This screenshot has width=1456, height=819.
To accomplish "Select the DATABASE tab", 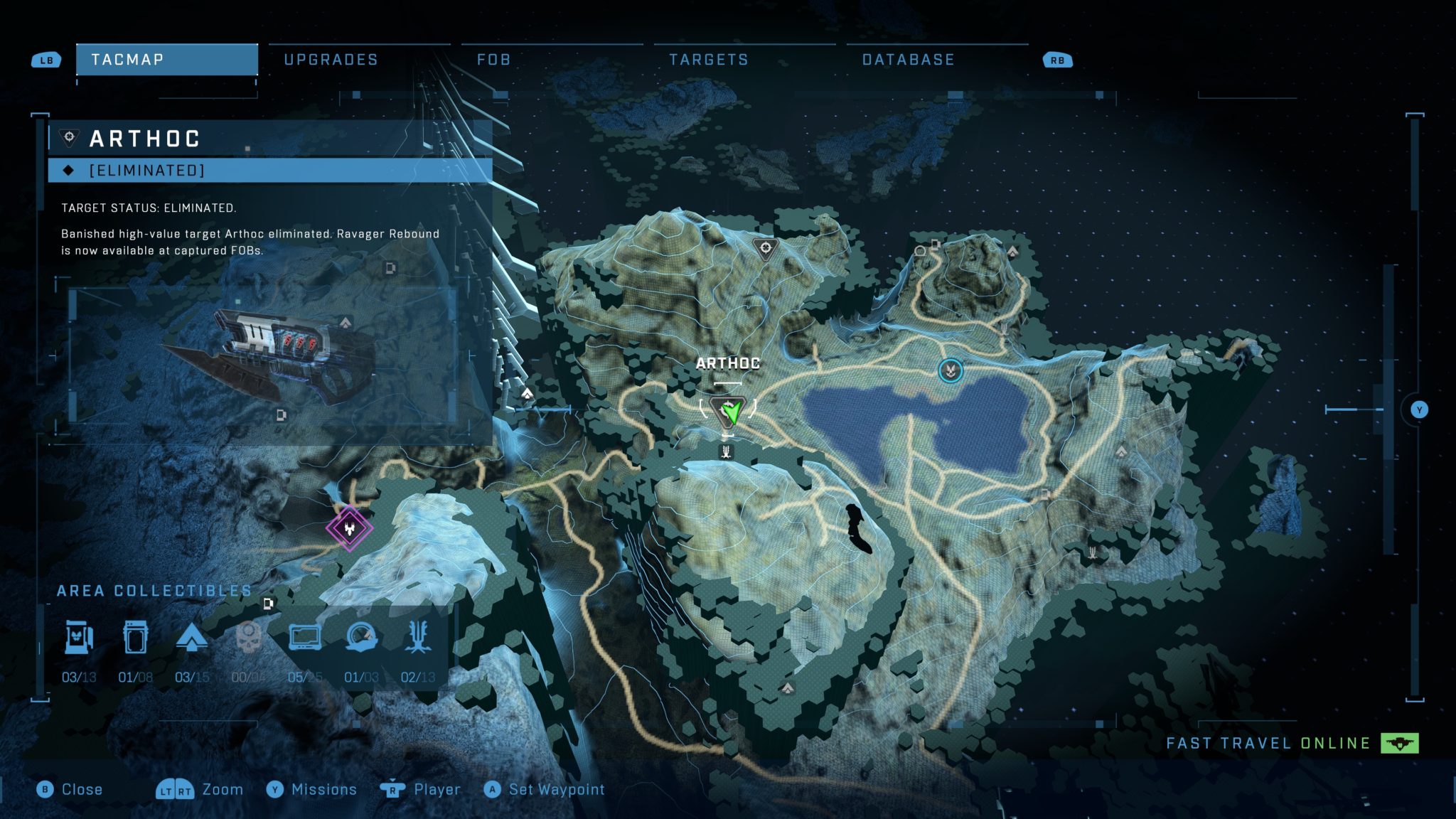I will pyautogui.click(x=907, y=60).
